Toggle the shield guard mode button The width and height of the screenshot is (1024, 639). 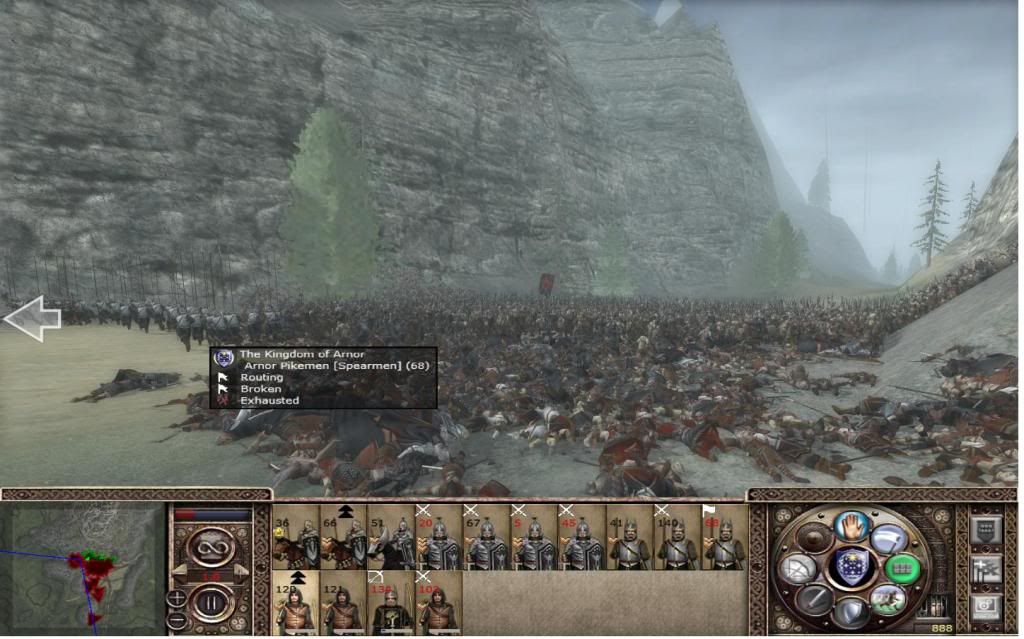point(852,612)
